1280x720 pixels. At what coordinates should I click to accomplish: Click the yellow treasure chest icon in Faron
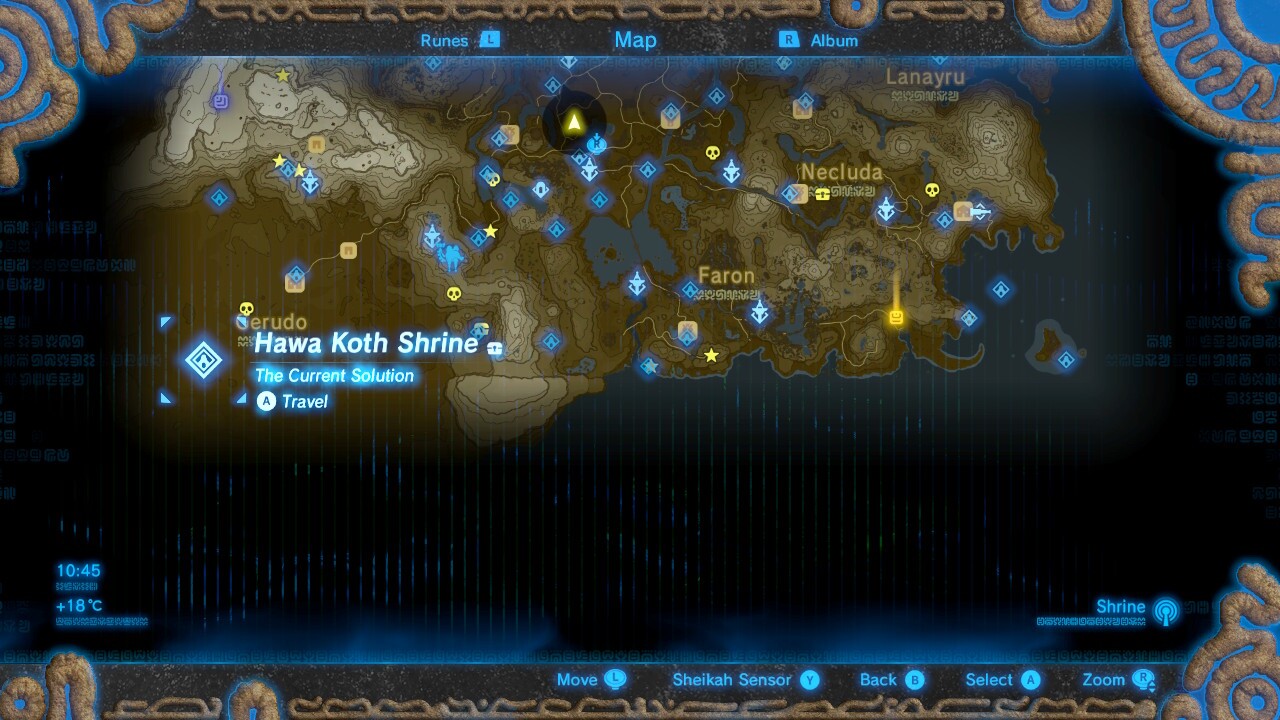(894, 316)
